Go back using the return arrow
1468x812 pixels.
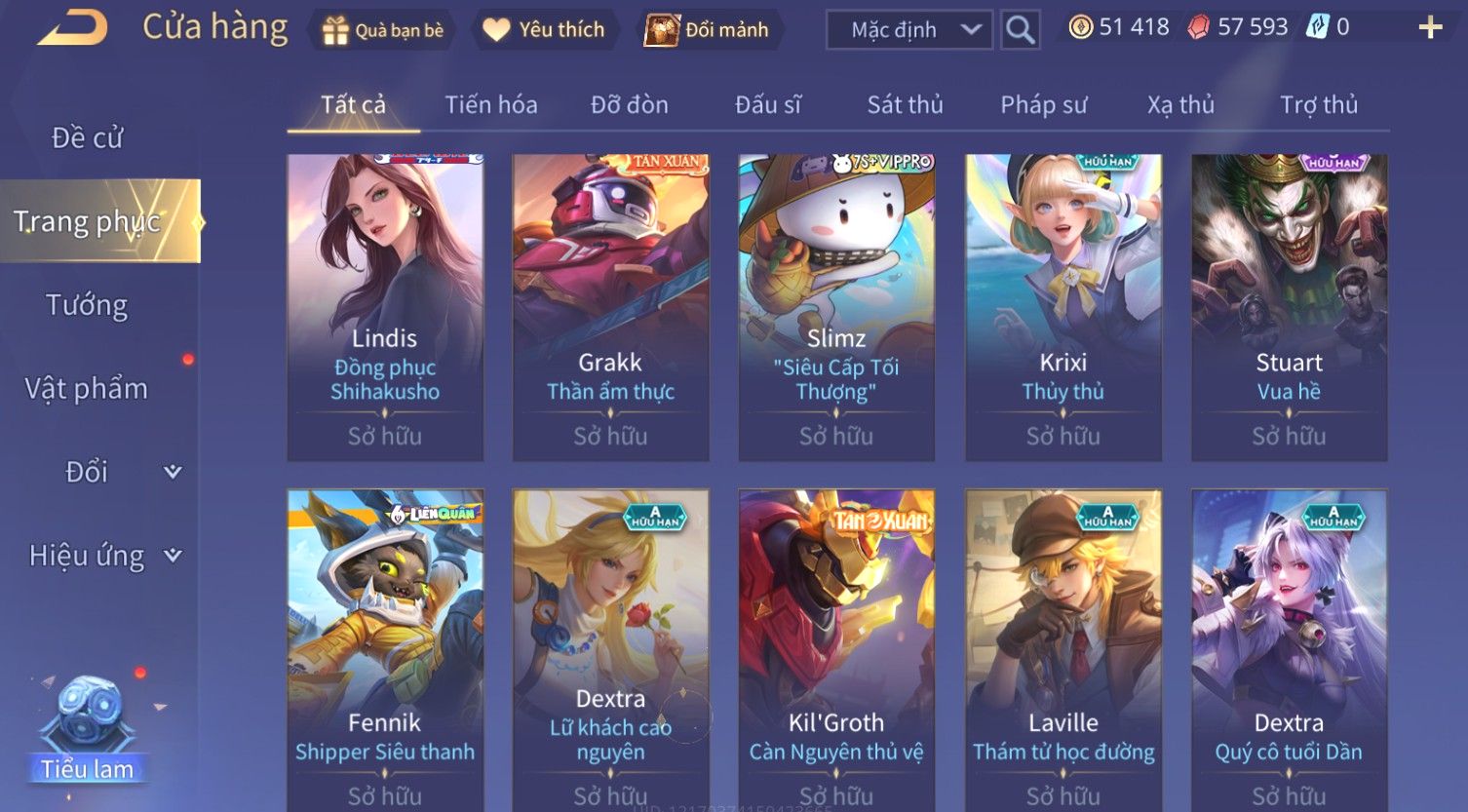click(73, 27)
